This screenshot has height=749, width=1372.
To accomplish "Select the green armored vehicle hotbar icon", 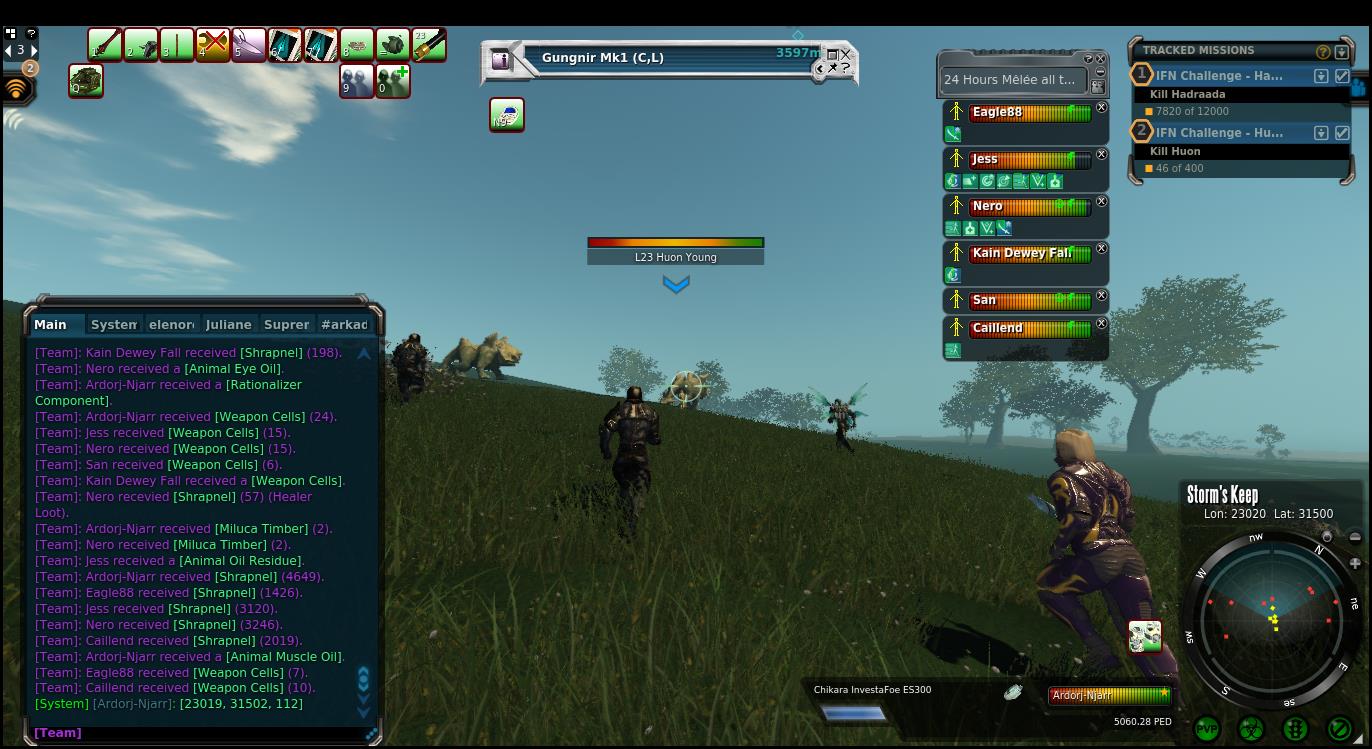I will tap(86, 81).
